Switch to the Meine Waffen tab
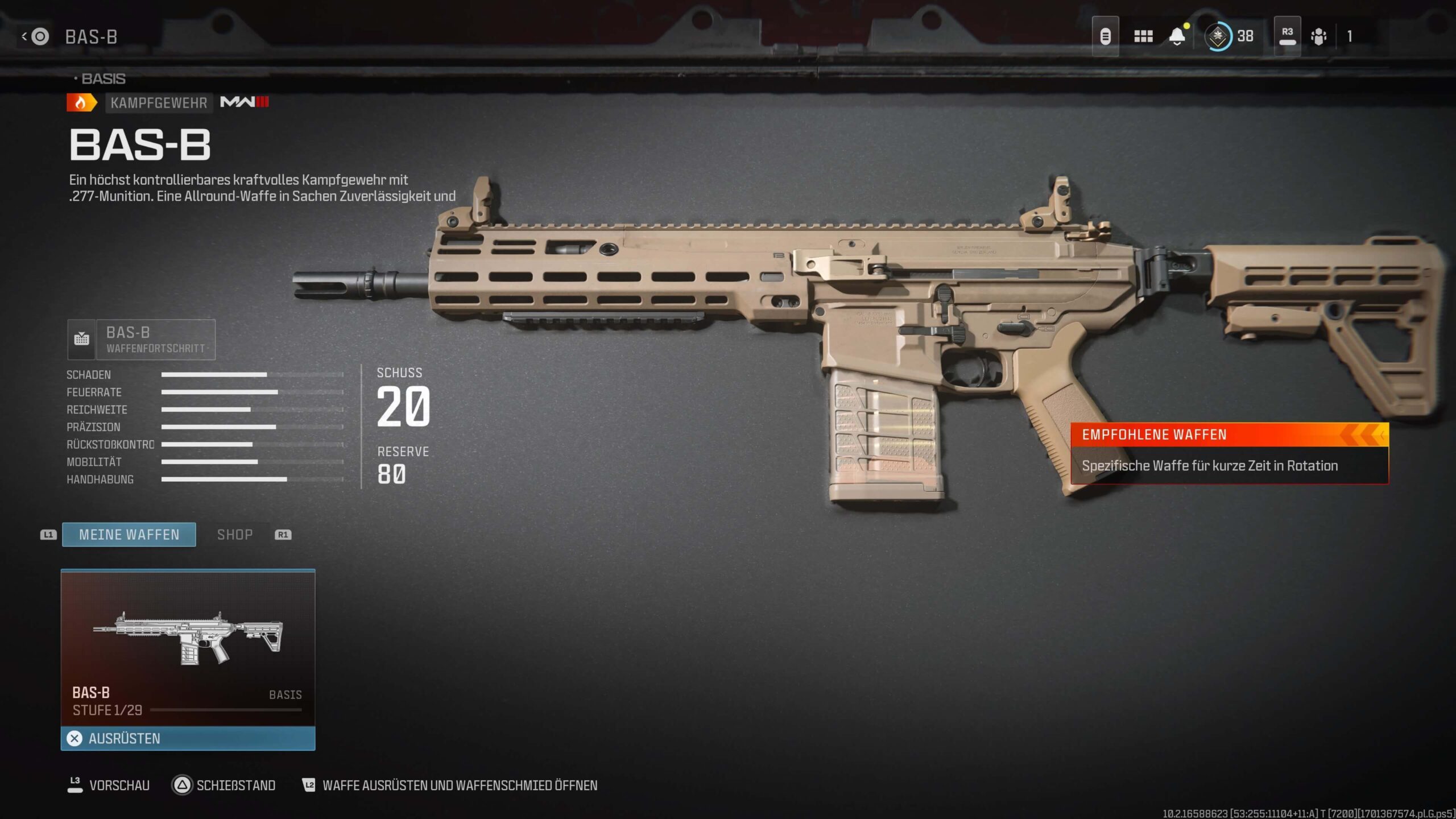The image size is (1456, 819). 129,535
